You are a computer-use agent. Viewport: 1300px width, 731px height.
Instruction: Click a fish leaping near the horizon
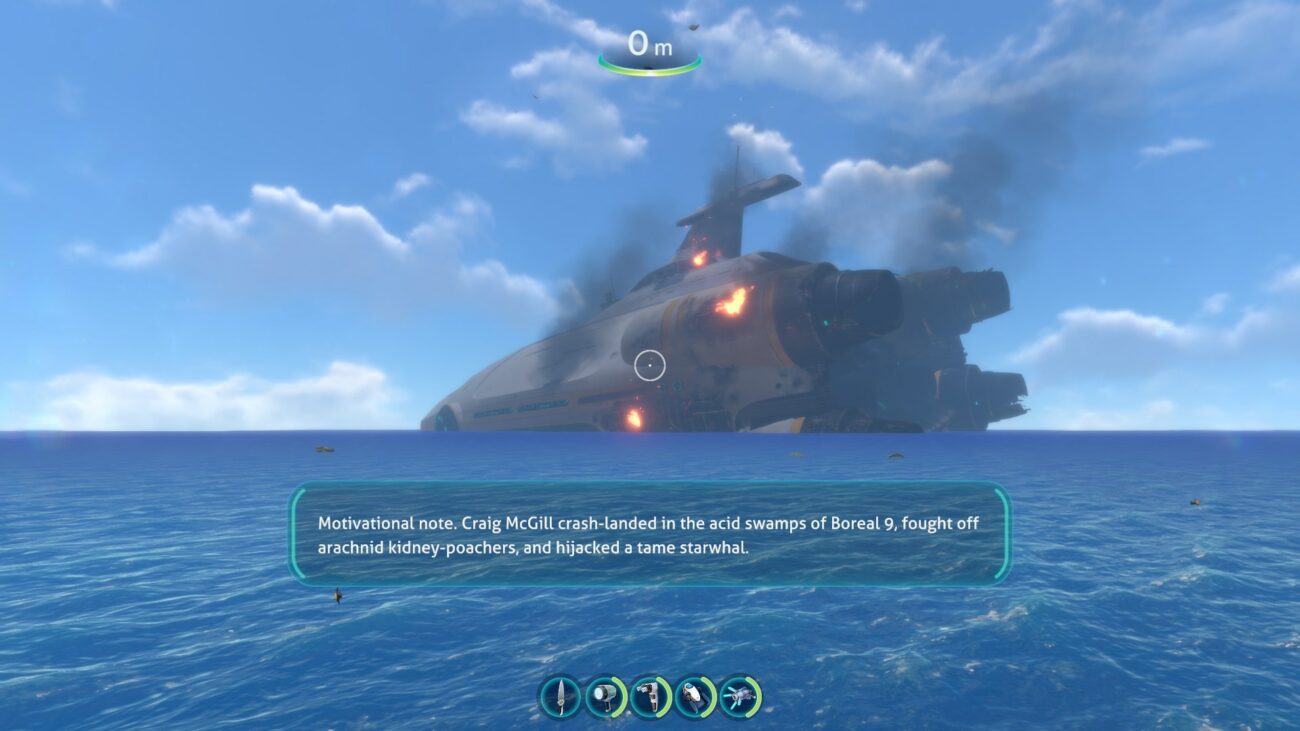coord(322,451)
